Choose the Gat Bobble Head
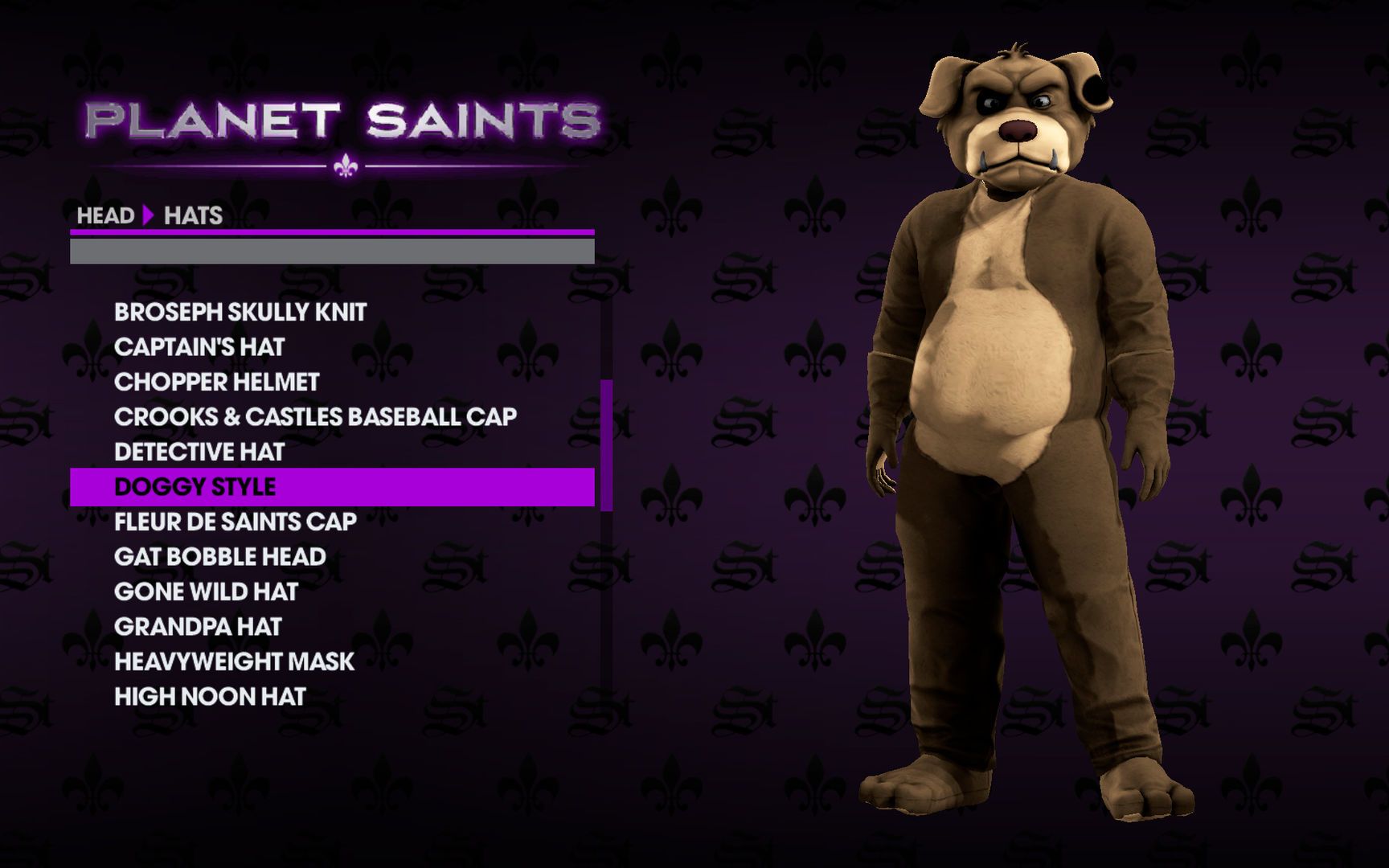Viewport: 1389px width, 868px height. point(220,556)
